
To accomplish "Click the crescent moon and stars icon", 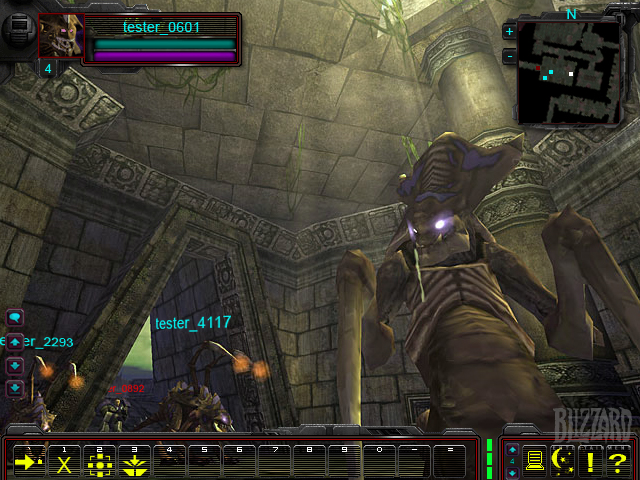I will click(x=563, y=460).
